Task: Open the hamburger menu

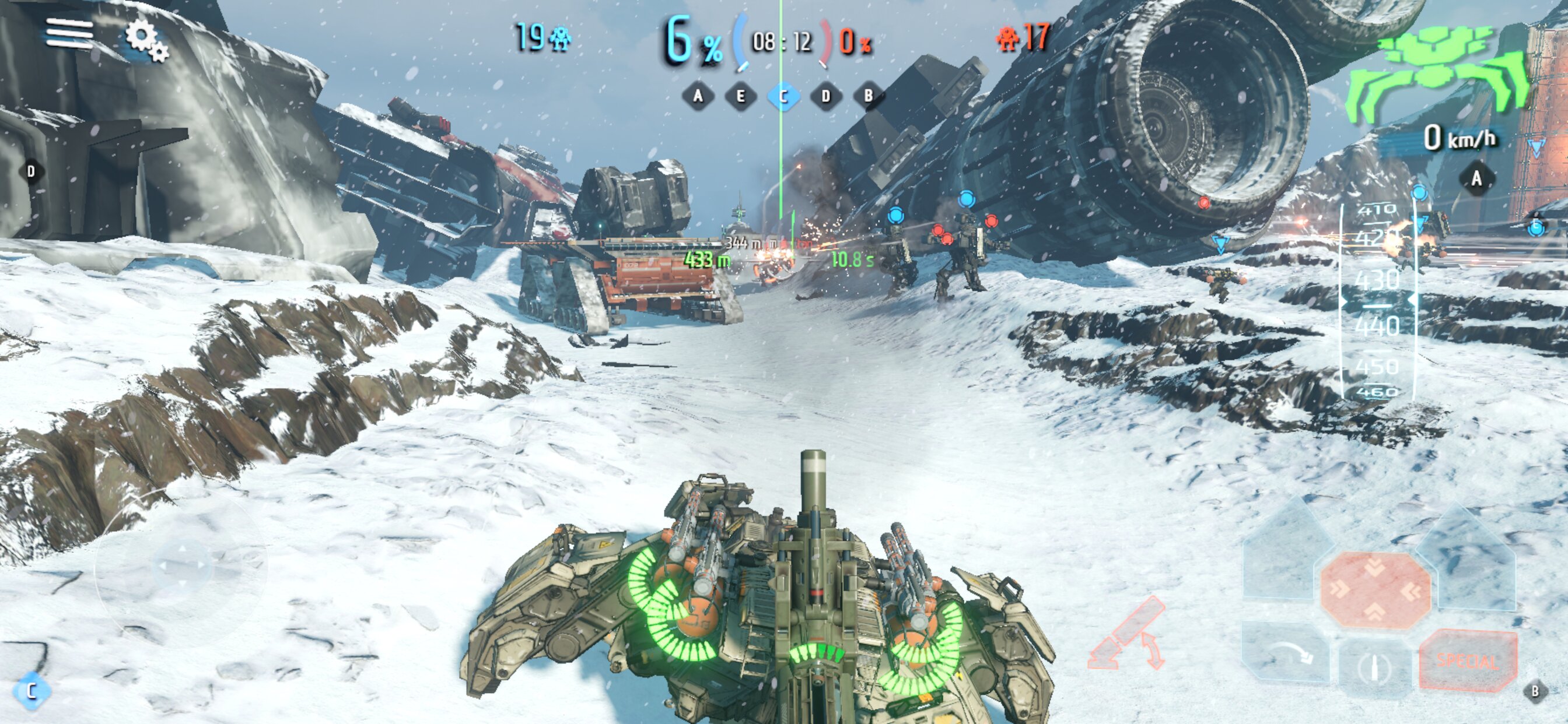Action: (x=69, y=33)
